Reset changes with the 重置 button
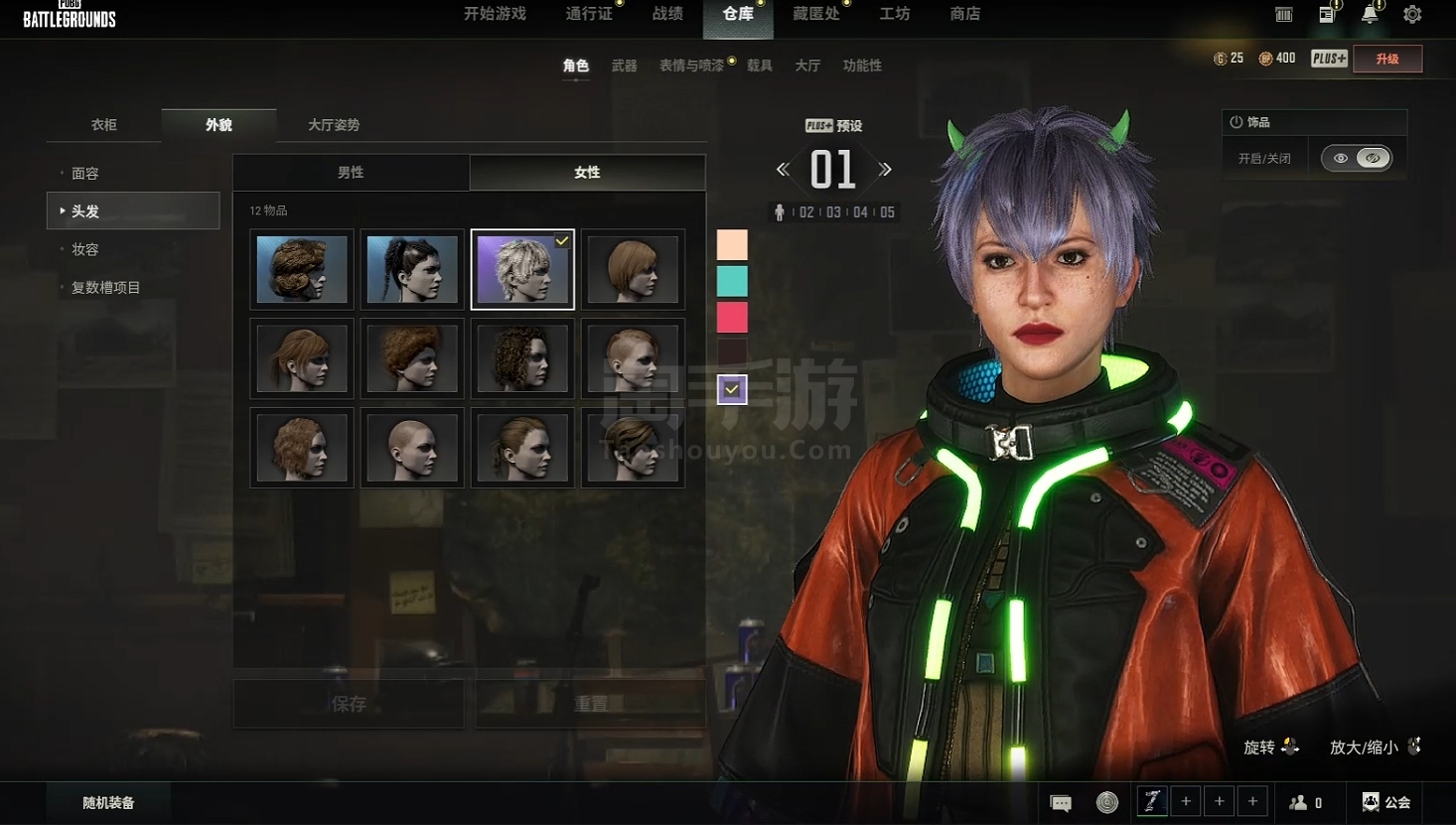1456x825 pixels. tap(591, 704)
